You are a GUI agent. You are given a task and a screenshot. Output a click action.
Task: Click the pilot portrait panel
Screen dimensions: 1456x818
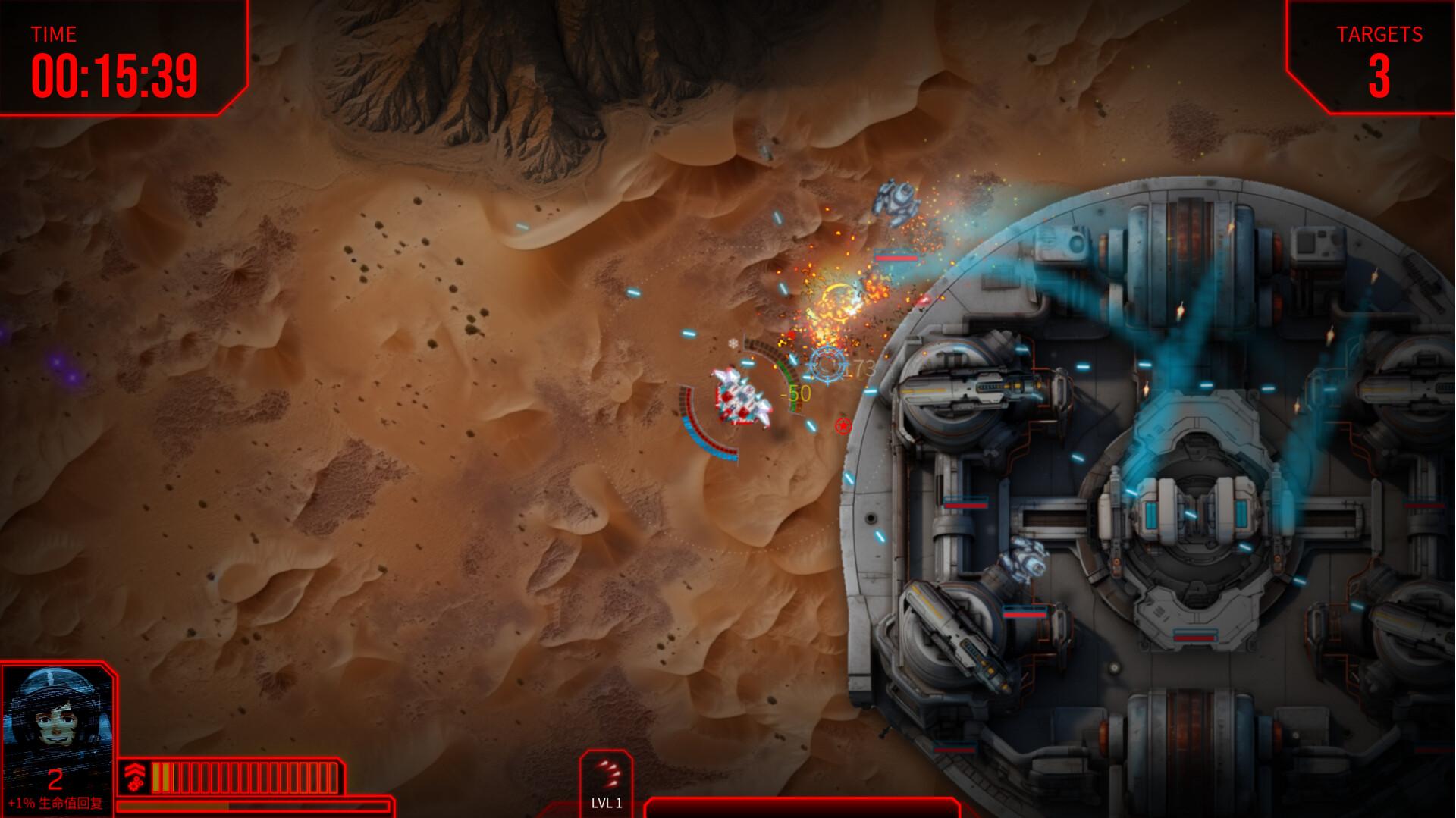(x=56, y=719)
